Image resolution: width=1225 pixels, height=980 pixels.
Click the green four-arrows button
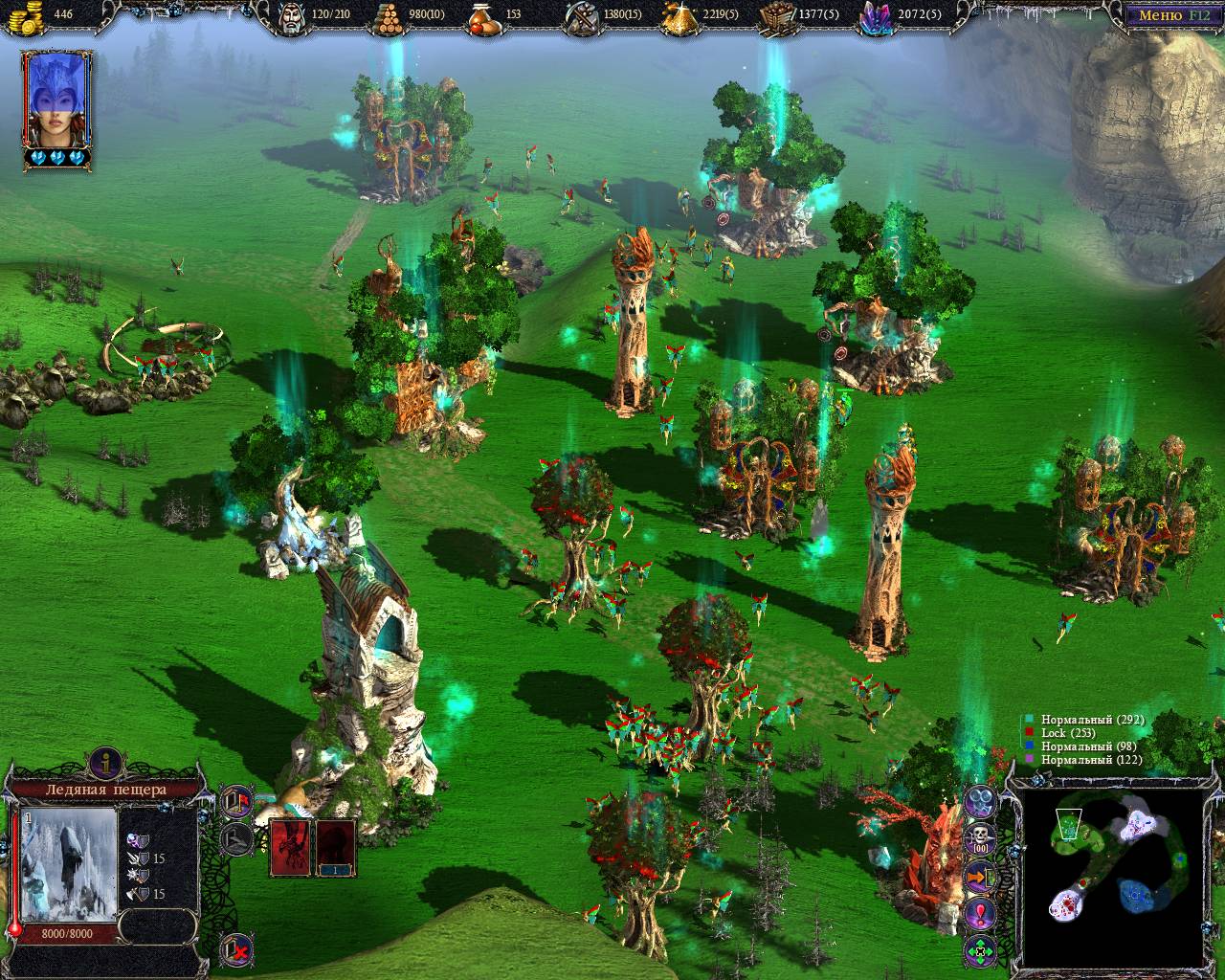[980, 952]
